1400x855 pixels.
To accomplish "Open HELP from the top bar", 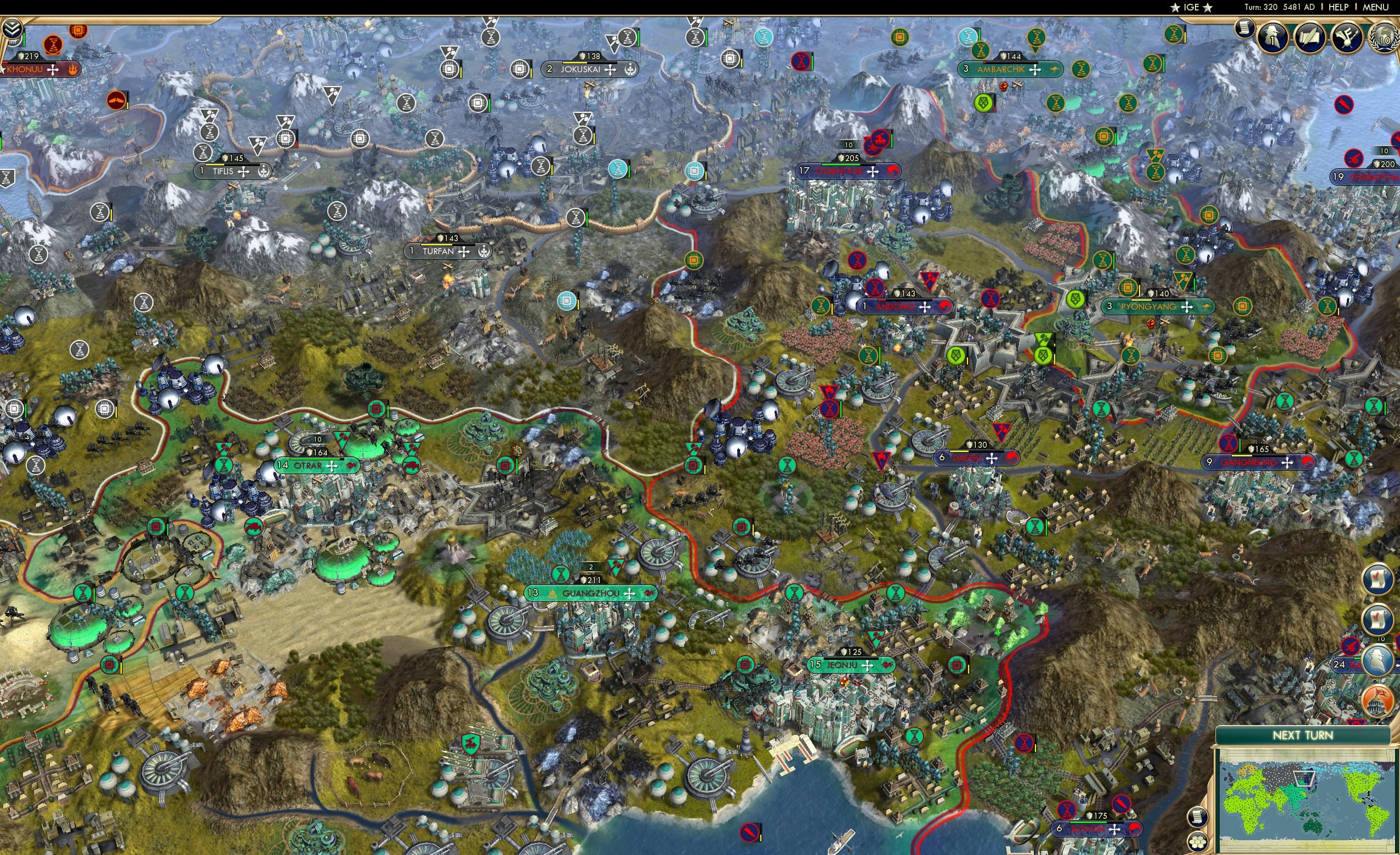I will [x=1339, y=7].
